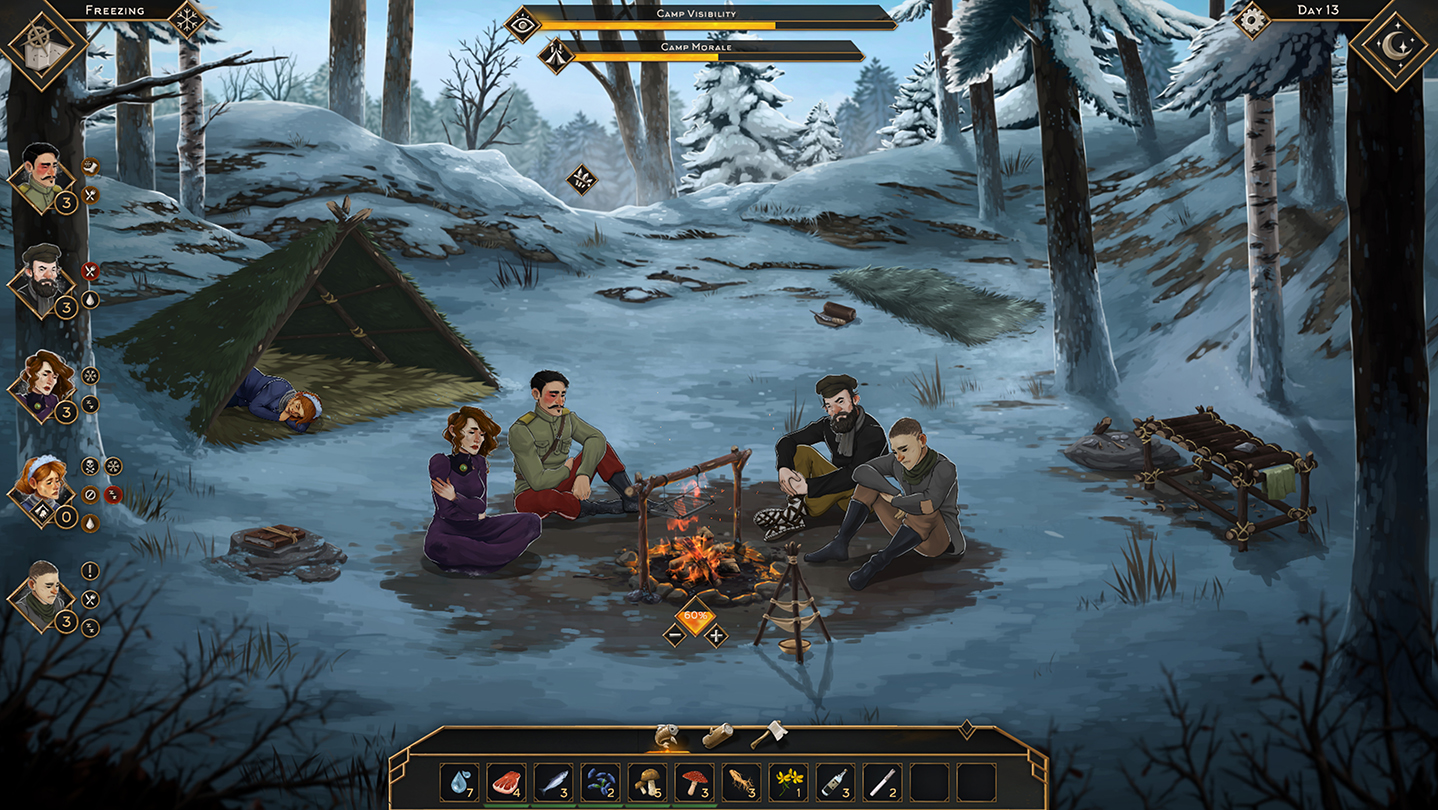Decrease campfire intensity with minus button
The image size is (1438, 810).
coord(675,634)
